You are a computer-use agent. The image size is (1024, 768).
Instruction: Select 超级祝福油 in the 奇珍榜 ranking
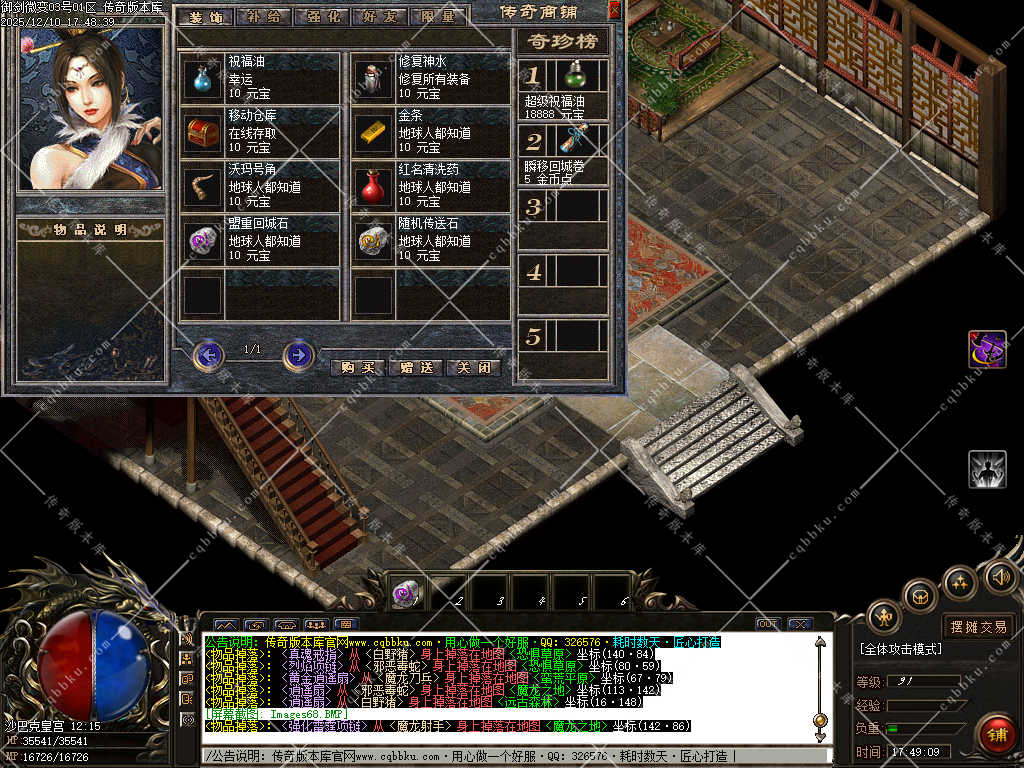click(x=574, y=76)
